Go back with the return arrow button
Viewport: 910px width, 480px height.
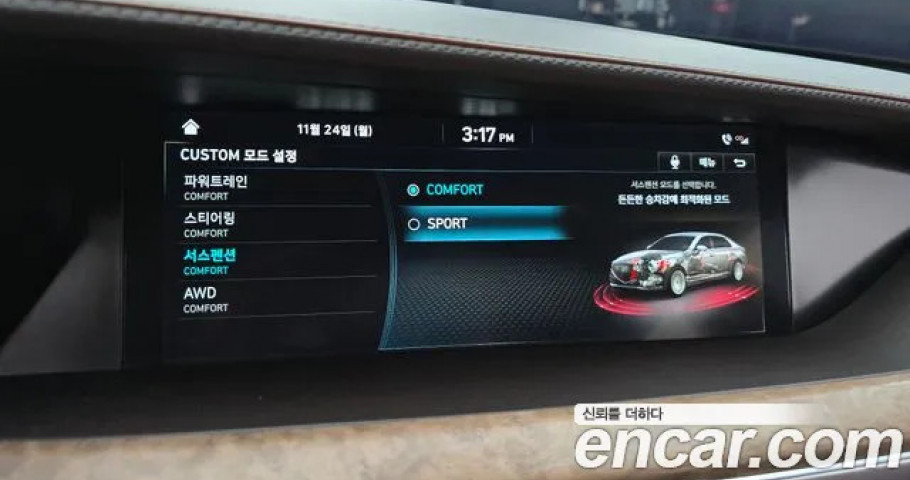pos(740,162)
